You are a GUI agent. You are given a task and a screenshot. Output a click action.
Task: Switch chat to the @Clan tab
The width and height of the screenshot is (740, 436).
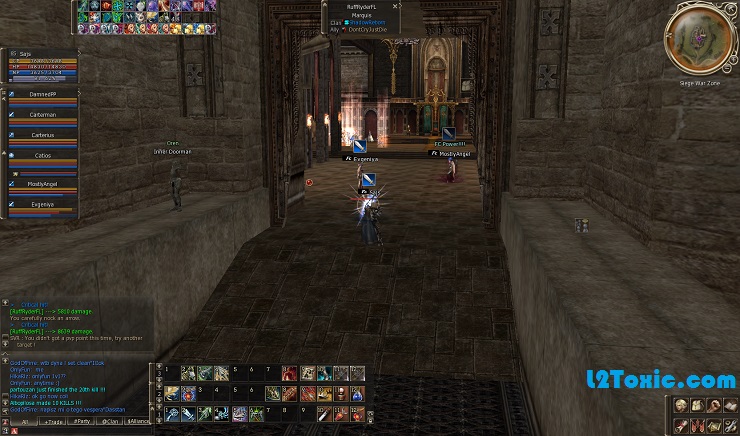110,422
